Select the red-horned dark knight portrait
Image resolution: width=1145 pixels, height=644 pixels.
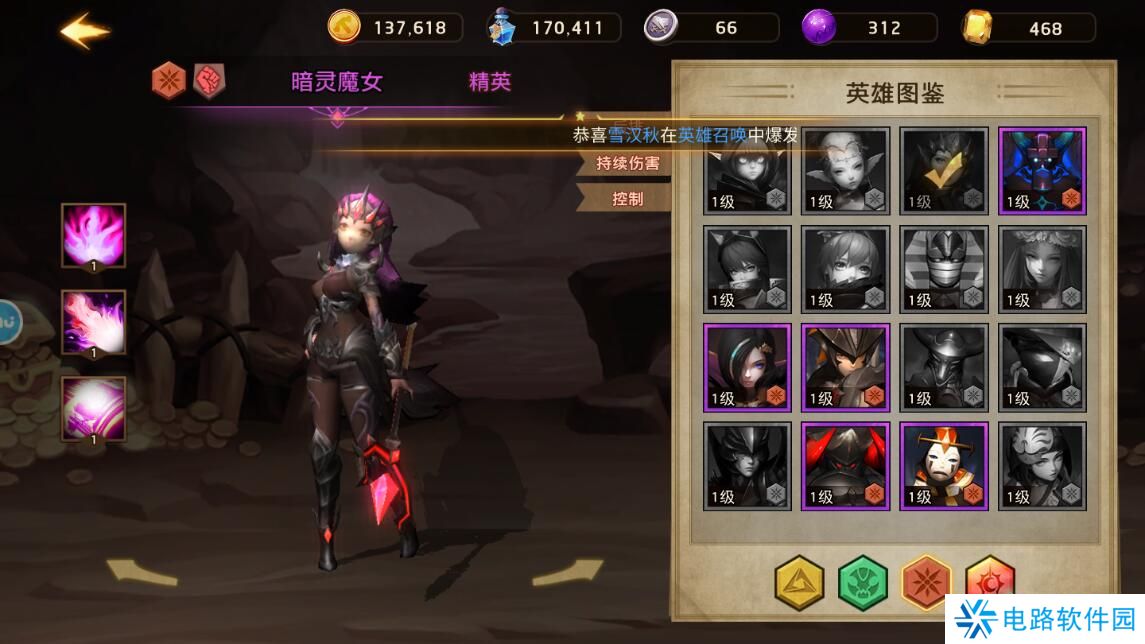[x=845, y=465]
